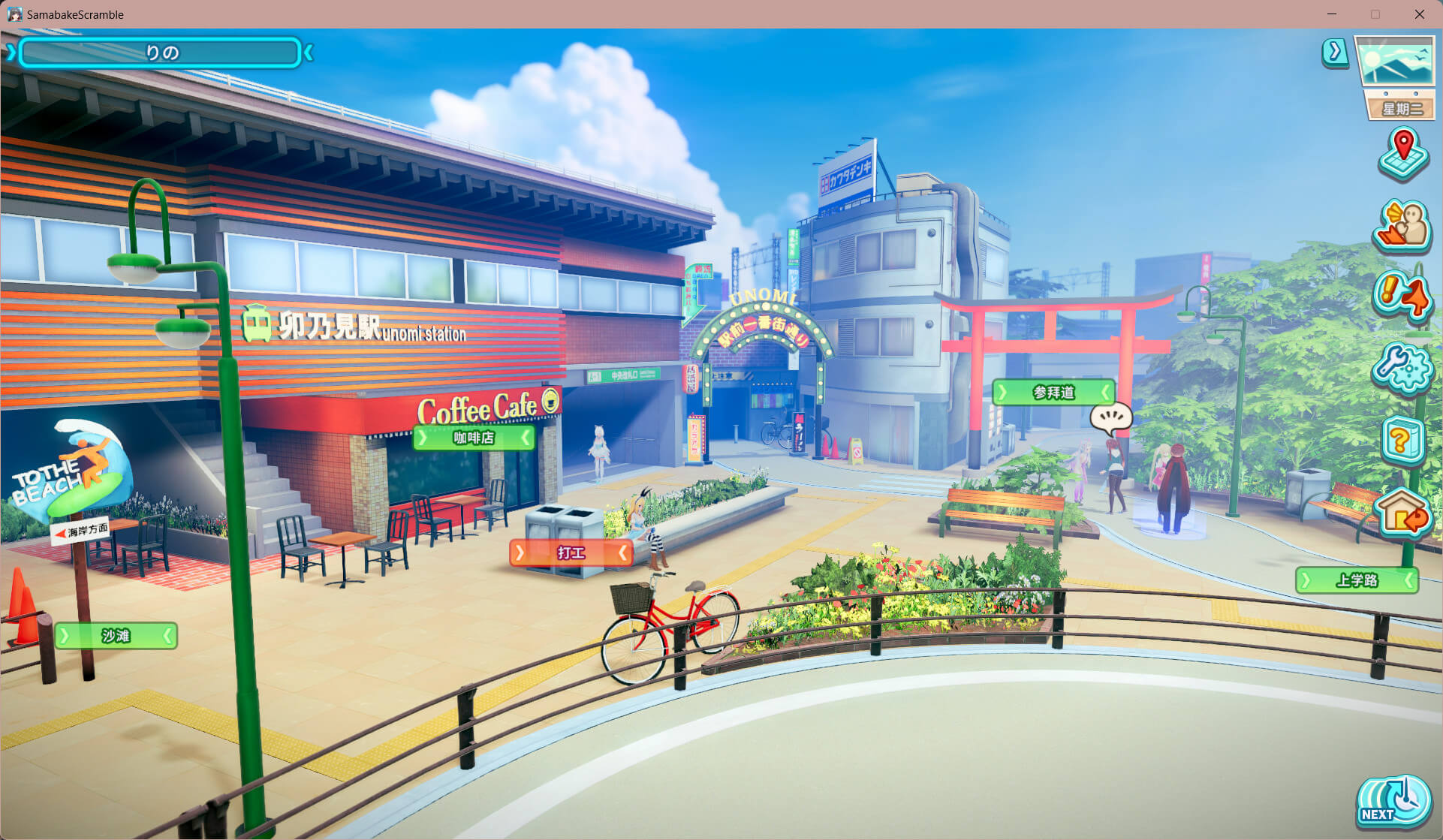Open the map pin icon
The image size is (1443, 840).
[1402, 155]
